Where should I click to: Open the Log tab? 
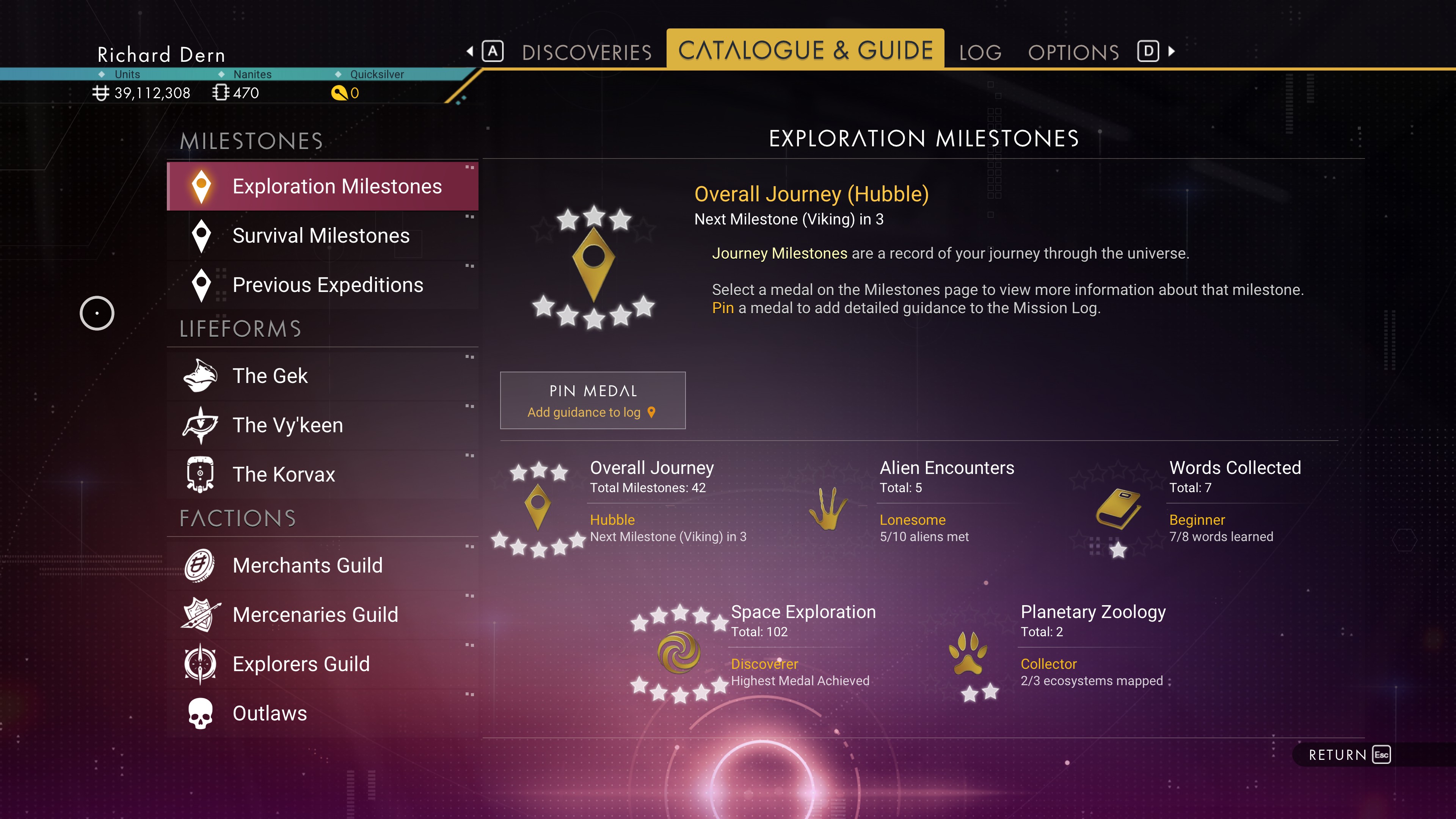980,53
